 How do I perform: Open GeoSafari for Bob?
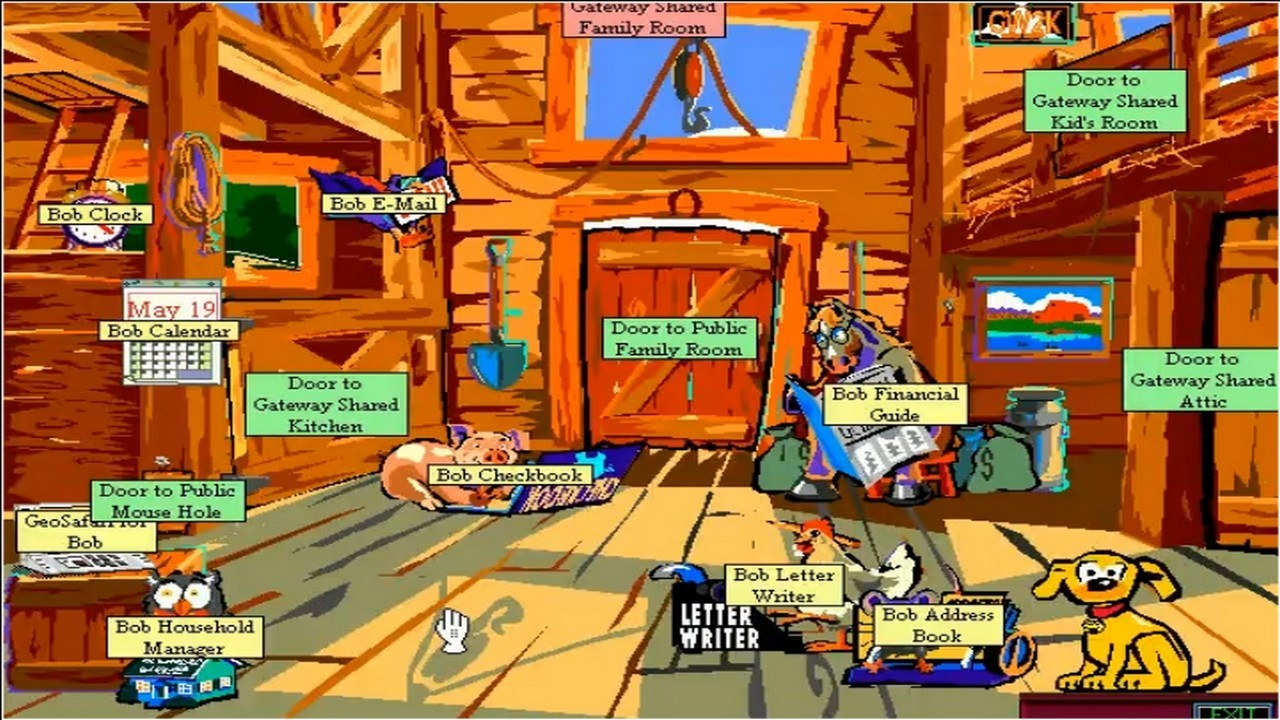[85, 531]
